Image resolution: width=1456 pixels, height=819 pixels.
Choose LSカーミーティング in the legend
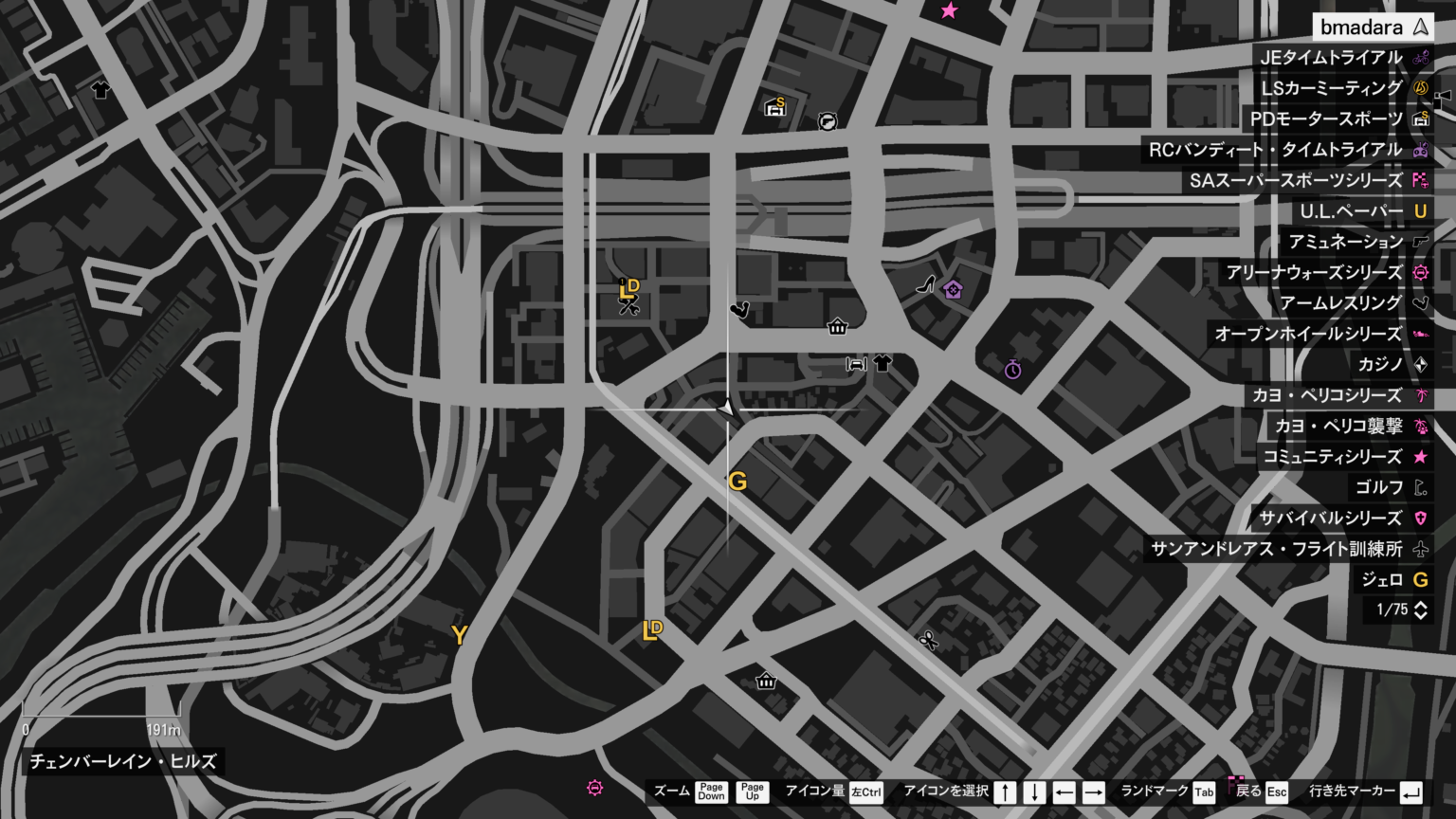[1331, 88]
